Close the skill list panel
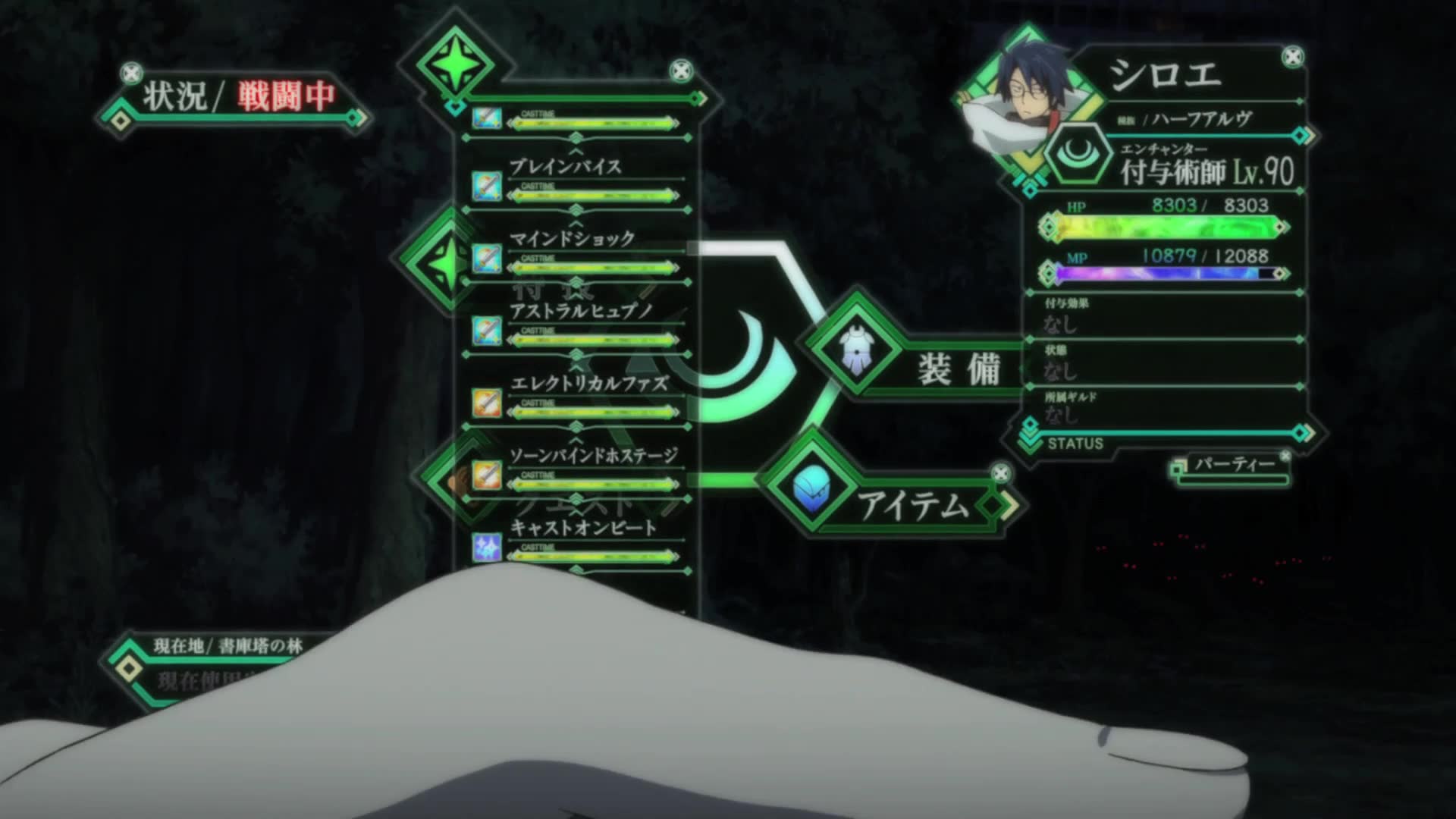 [x=681, y=72]
